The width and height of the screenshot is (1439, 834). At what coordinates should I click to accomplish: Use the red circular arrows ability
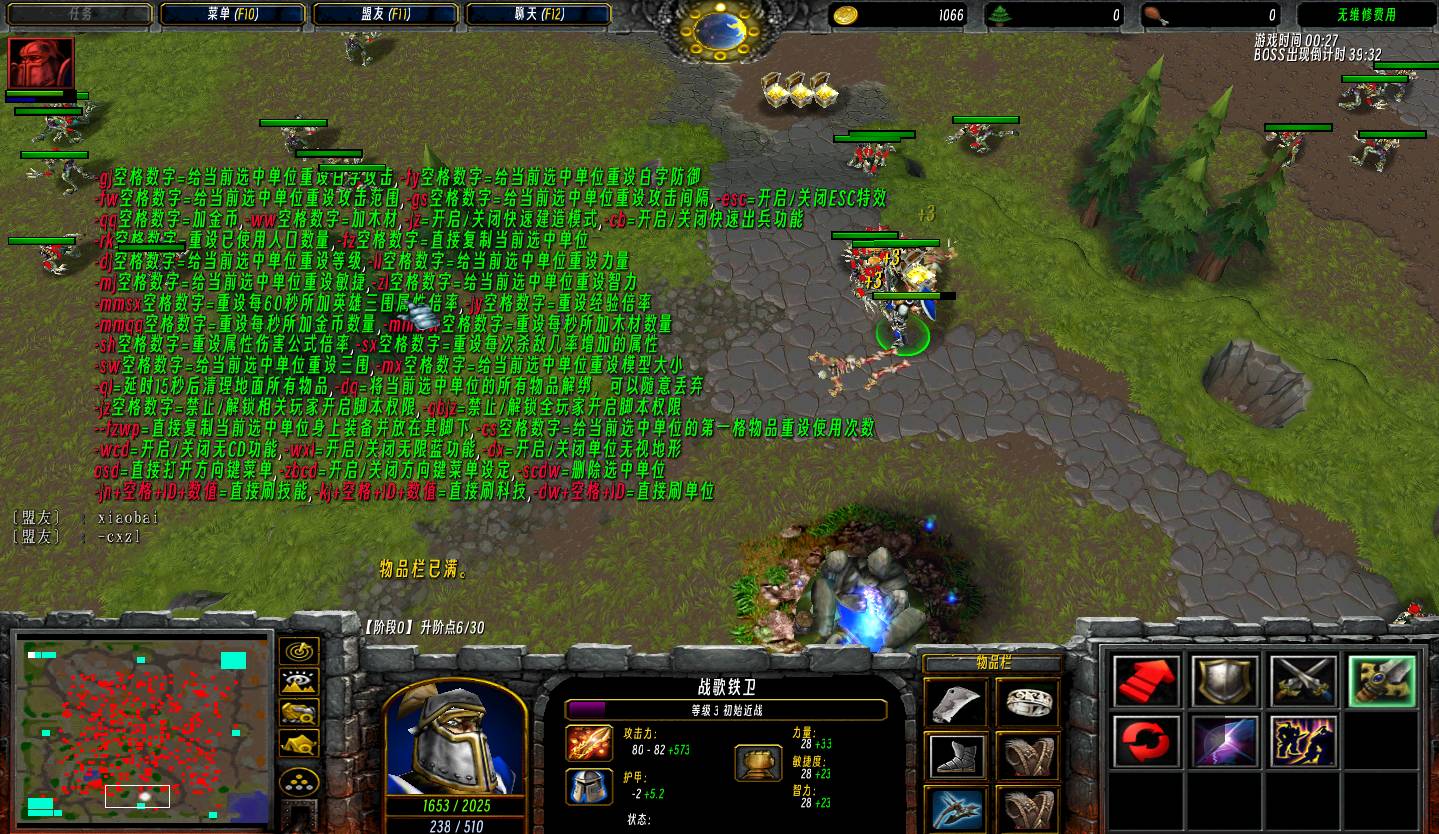pos(1146,742)
